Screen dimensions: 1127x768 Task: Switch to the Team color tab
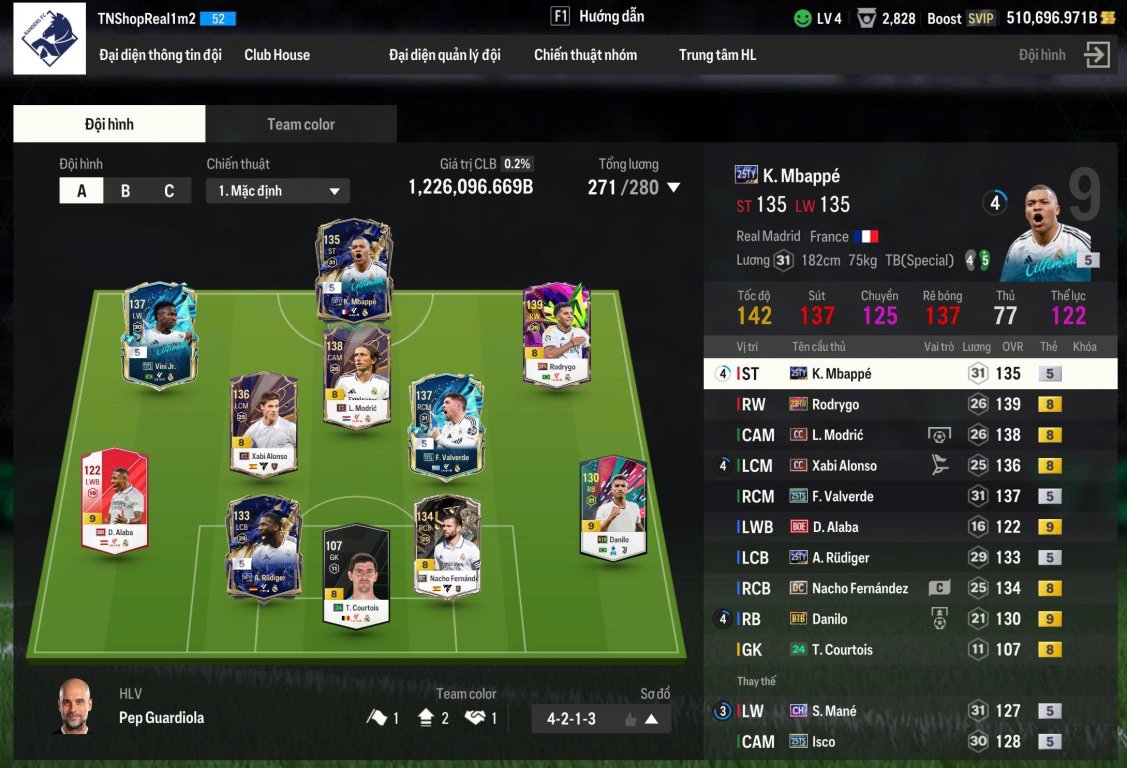[300, 124]
